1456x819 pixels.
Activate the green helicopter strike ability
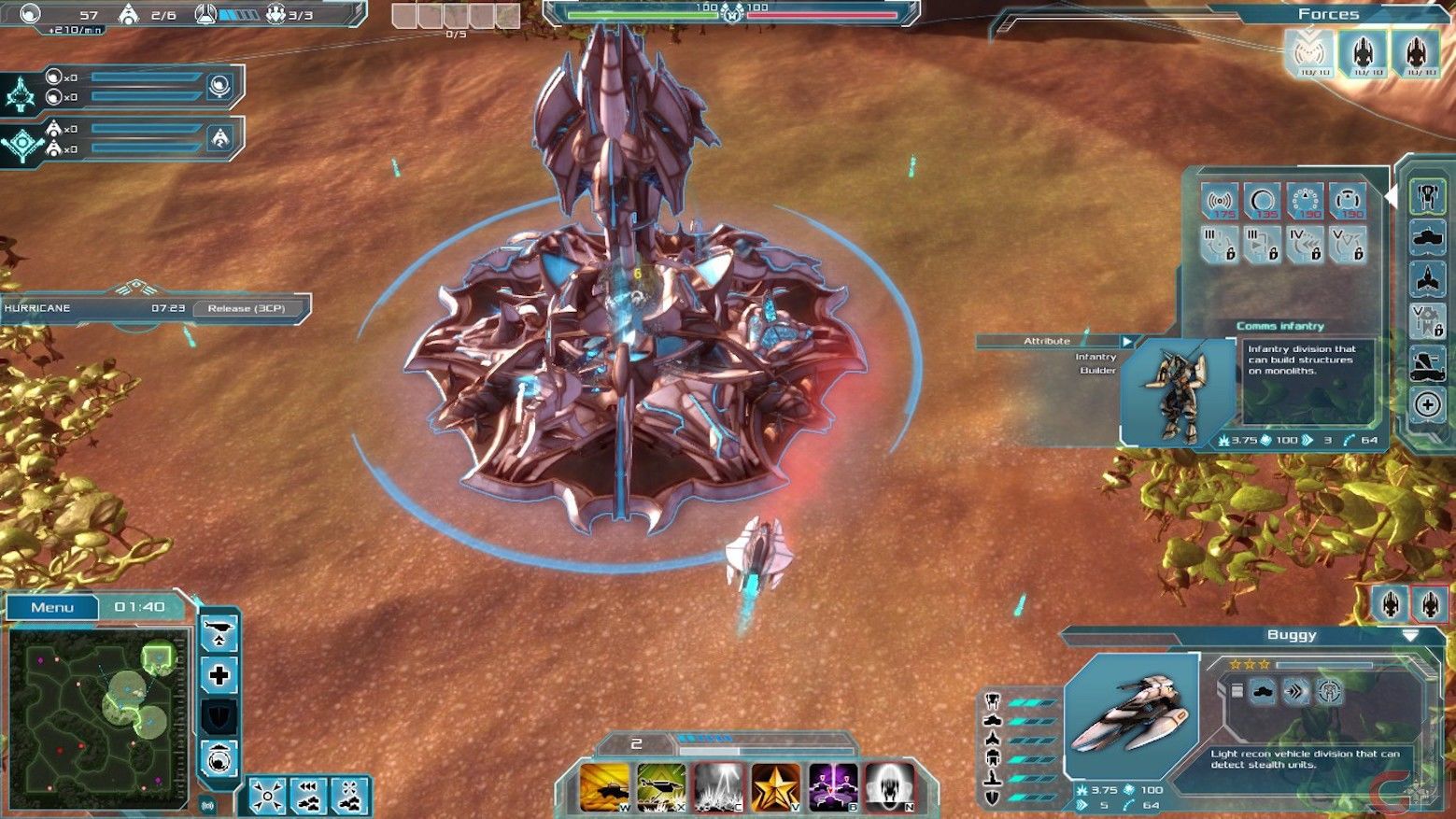coord(661,786)
